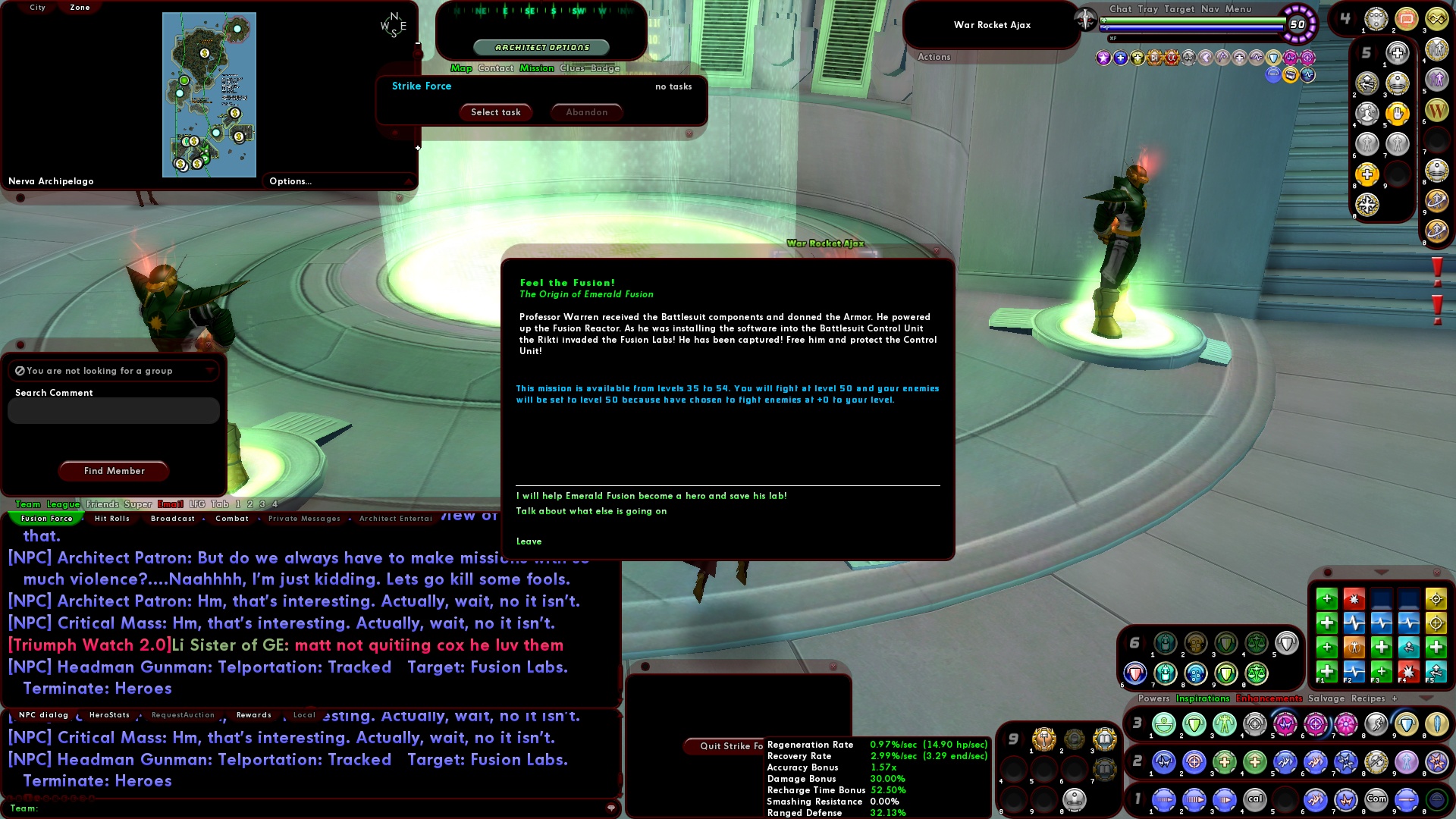This screenshot has width=1456, height=819.
Task: Switch to the Zone tab on the map window
Action: [79, 8]
